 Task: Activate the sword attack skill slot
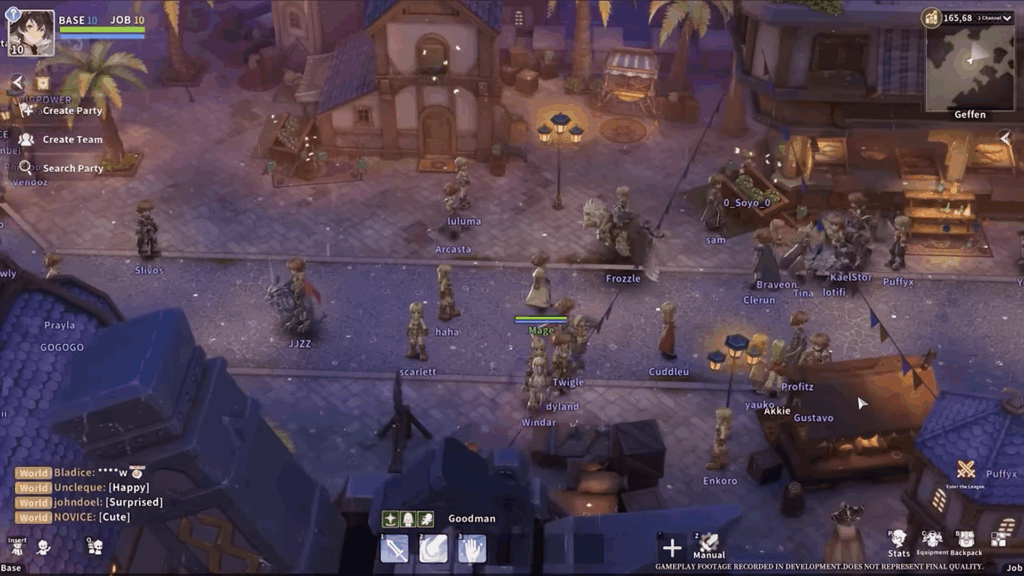point(394,549)
